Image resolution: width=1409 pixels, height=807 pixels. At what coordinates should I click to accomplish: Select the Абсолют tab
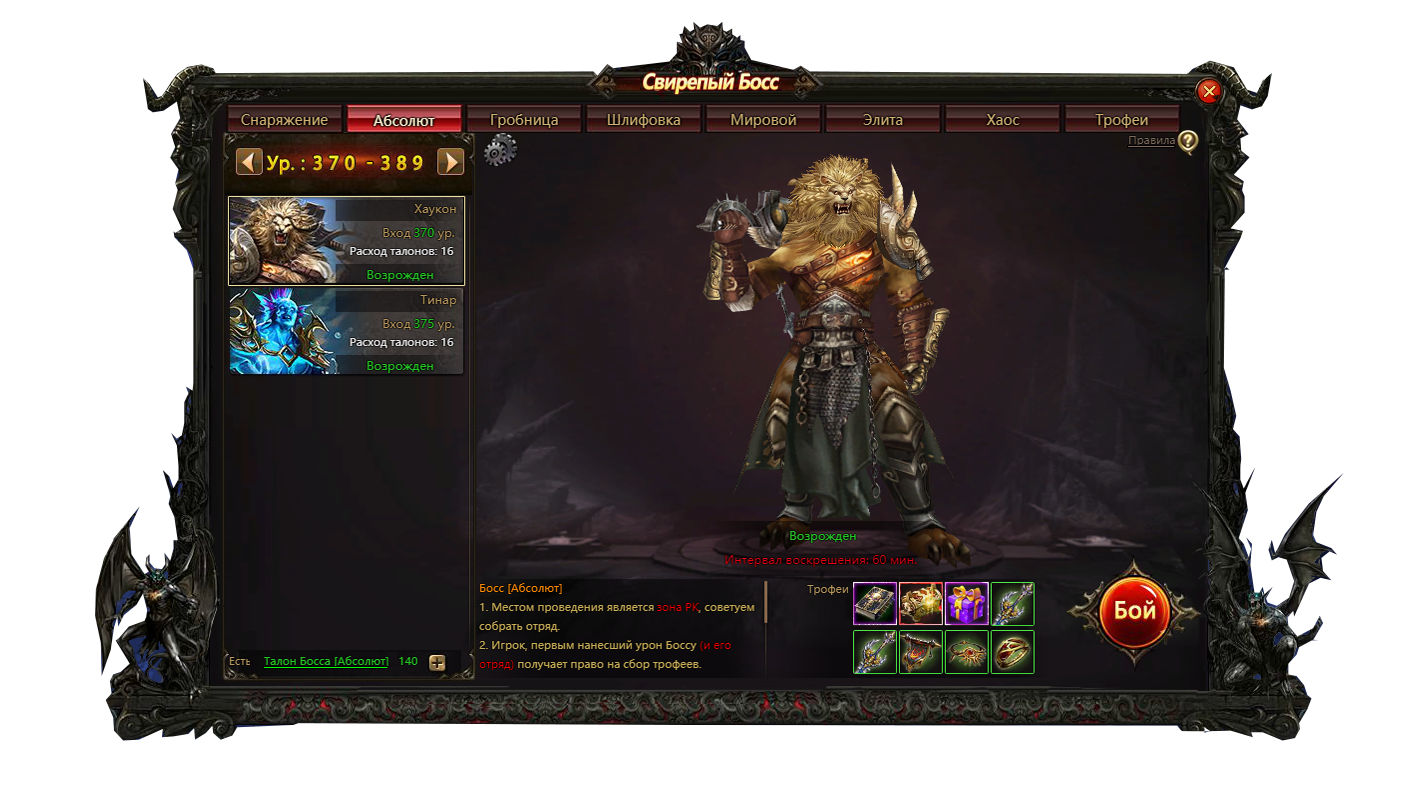click(x=404, y=120)
